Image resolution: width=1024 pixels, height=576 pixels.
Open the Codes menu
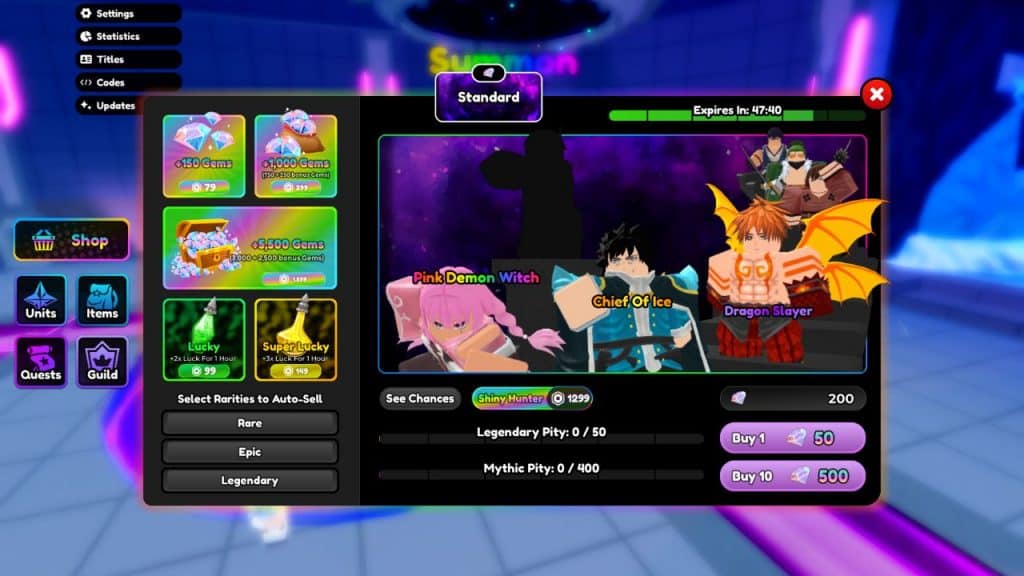128,83
